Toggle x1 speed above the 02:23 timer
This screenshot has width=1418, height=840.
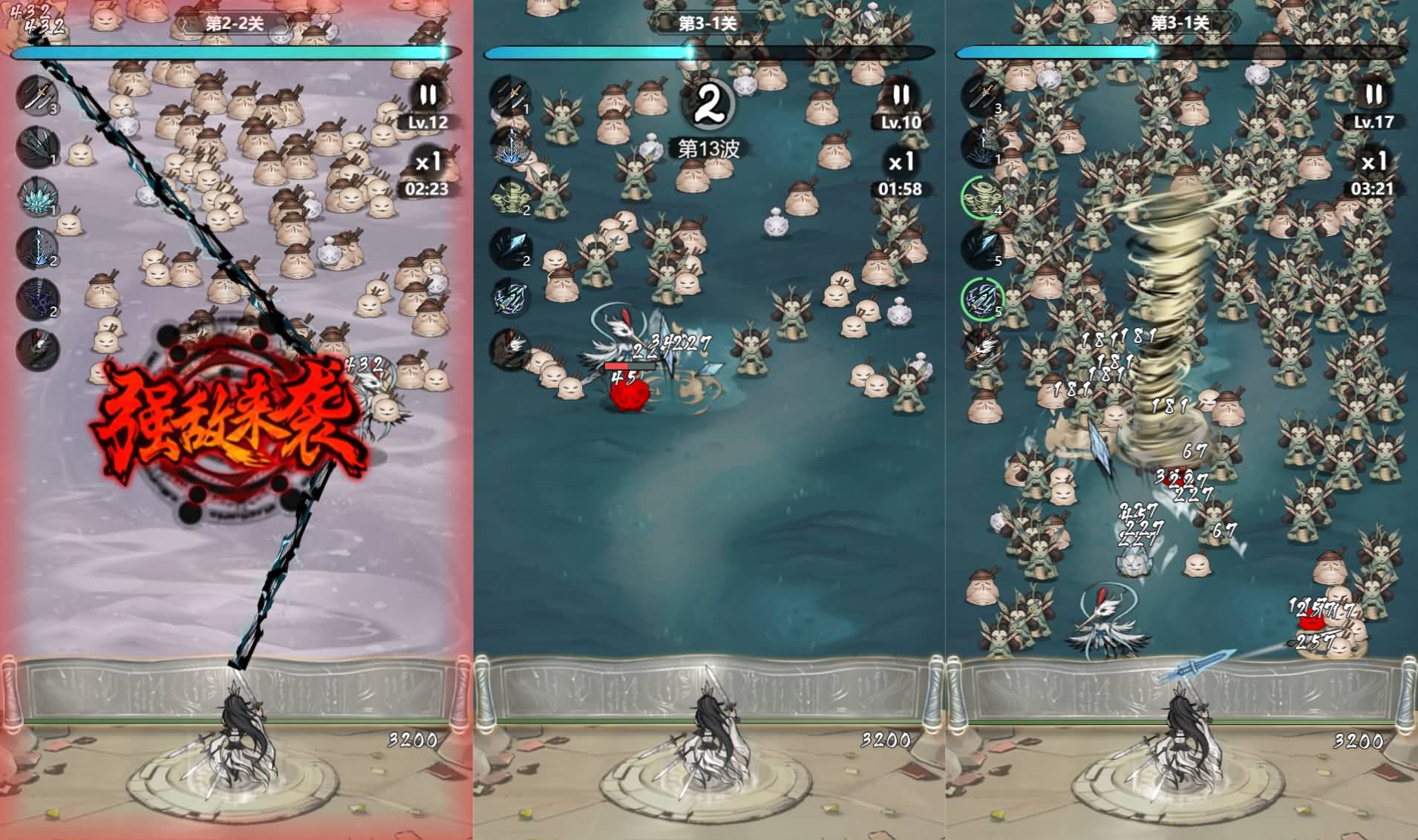[x=428, y=161]
